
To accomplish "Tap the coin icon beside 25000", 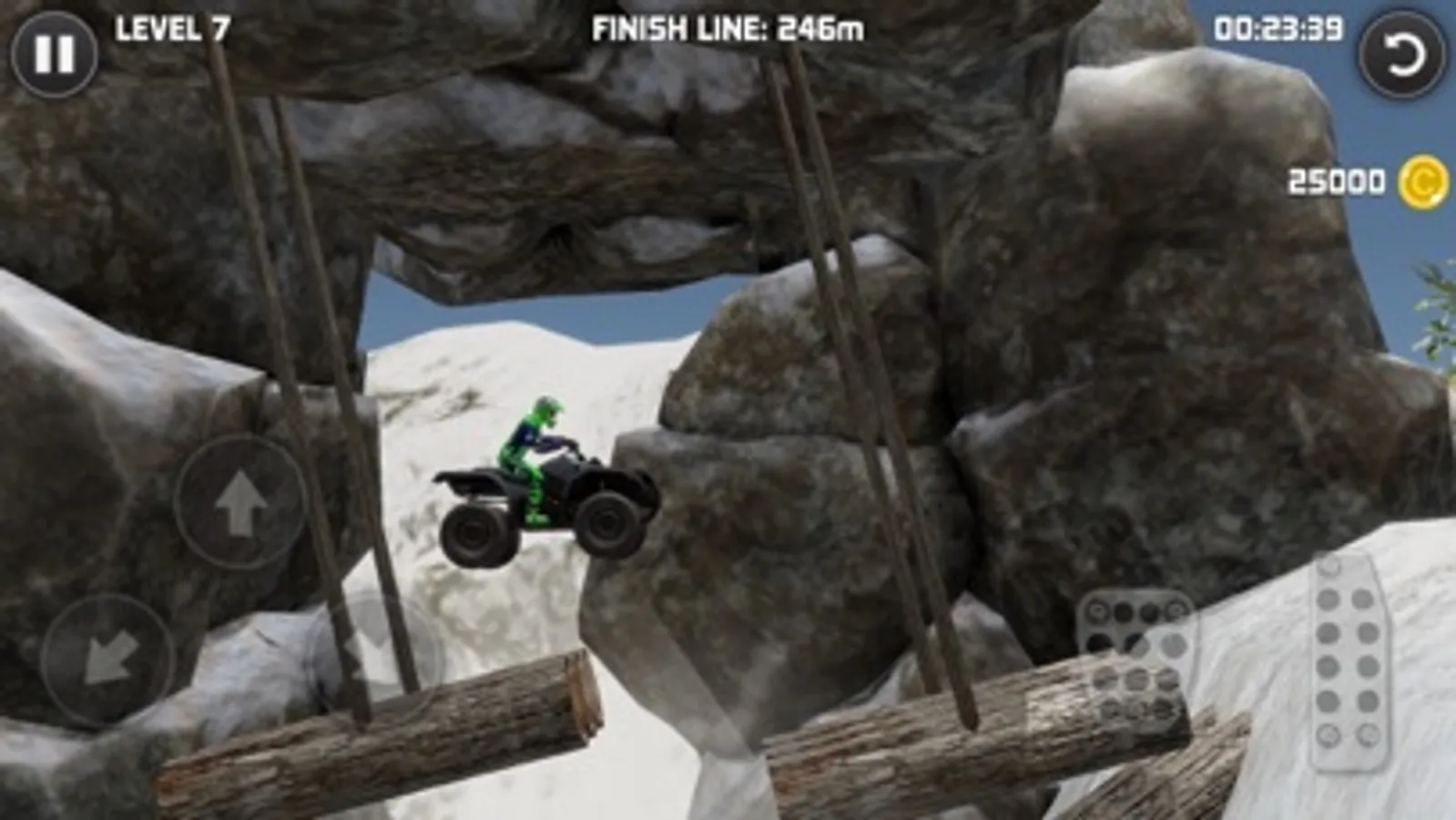I will 1421,181.
